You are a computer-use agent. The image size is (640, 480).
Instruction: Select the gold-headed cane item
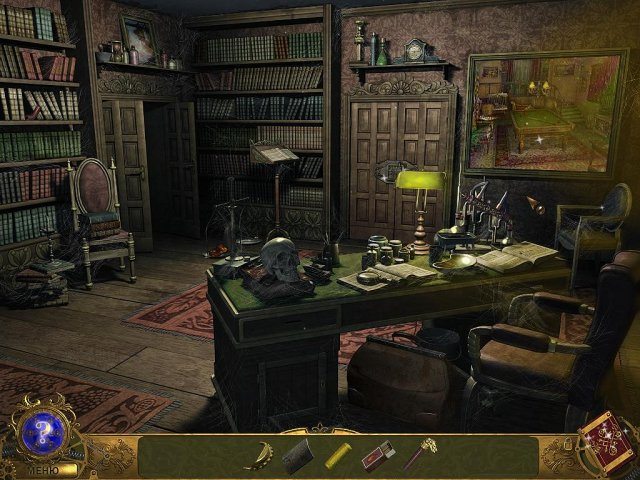click(420, 455)
